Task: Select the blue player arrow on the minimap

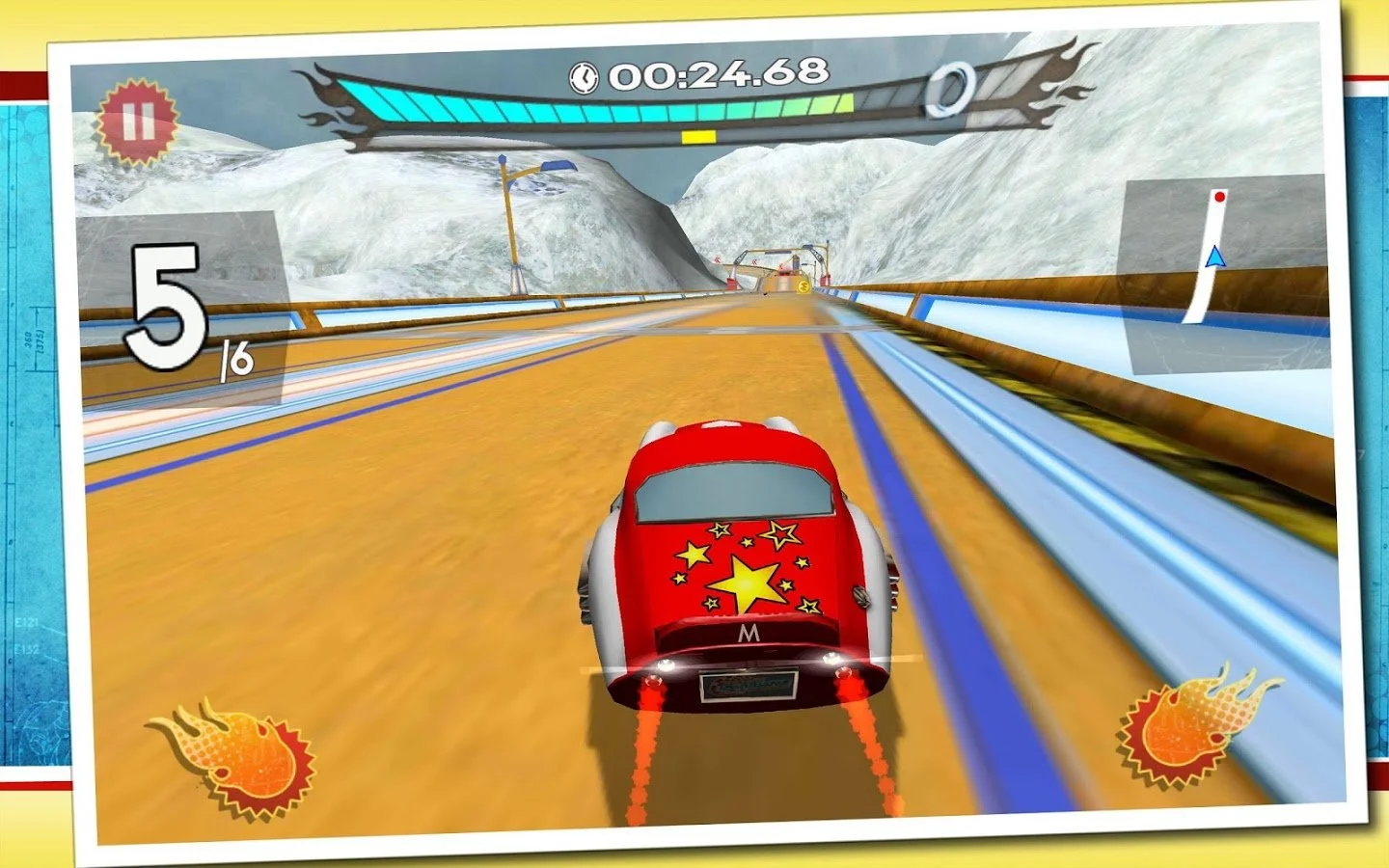Action: [1215, 256]
